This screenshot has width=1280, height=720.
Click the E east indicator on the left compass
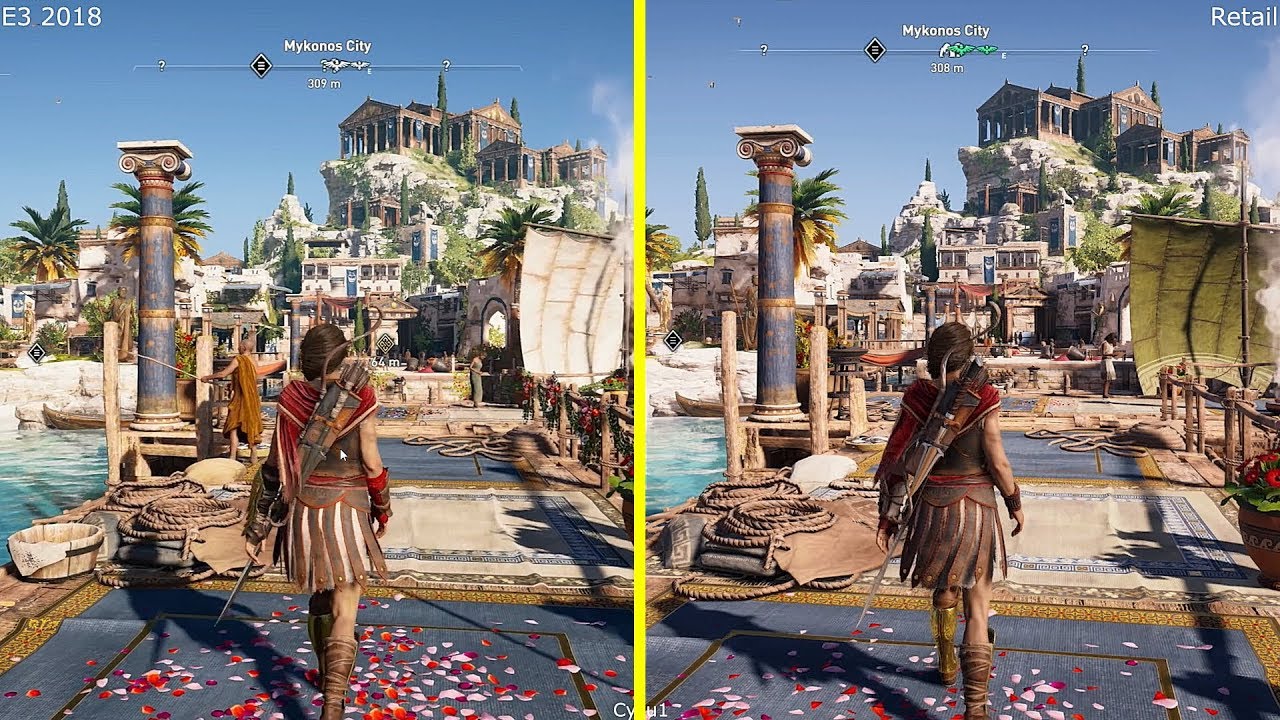point(369,71)
